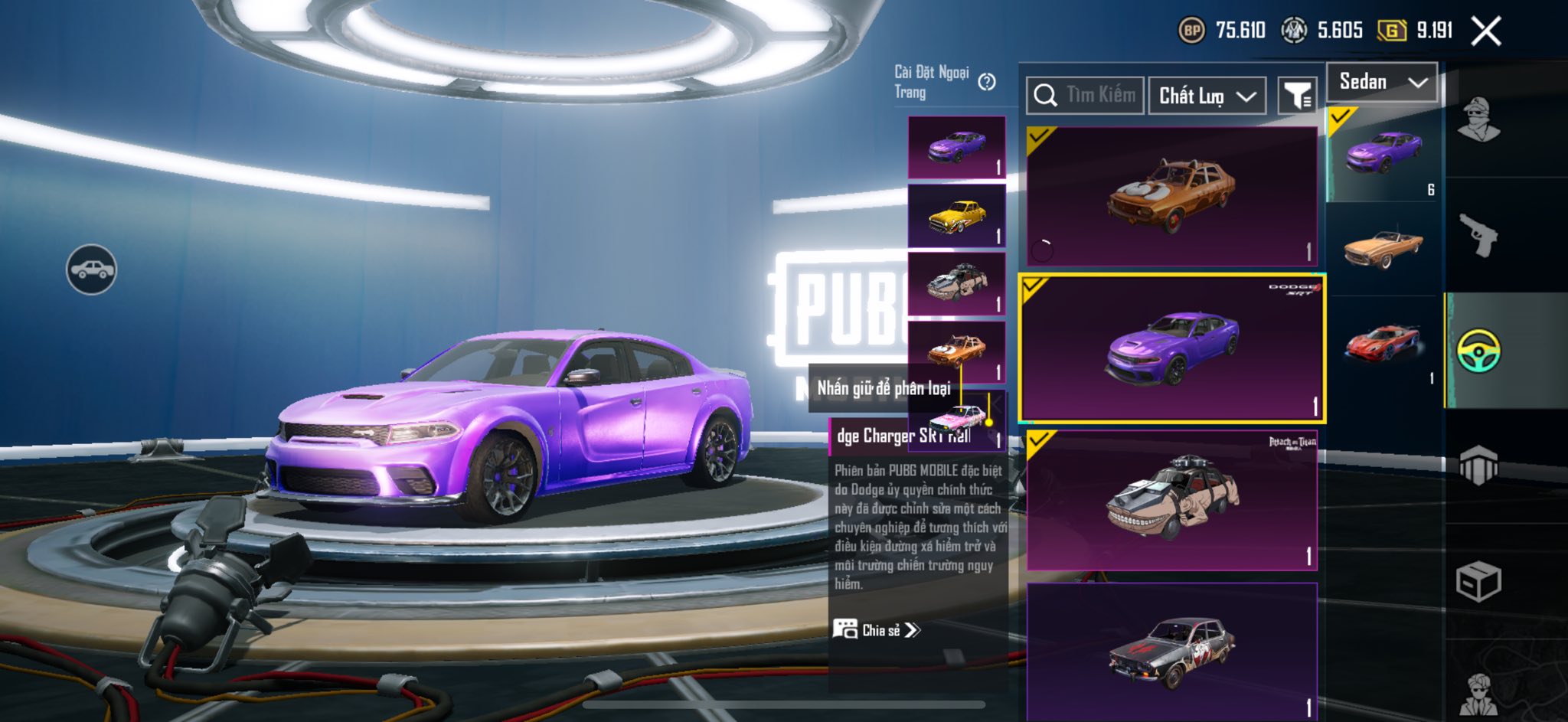Click the Tìm Kiếm search field
This screenshot has height=722, width=1568.
1085,96
